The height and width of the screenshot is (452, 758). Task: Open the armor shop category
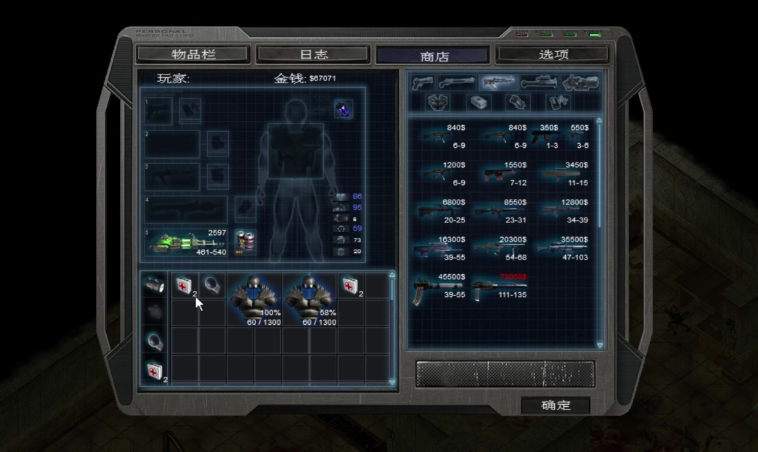click(x=436, y=102)
